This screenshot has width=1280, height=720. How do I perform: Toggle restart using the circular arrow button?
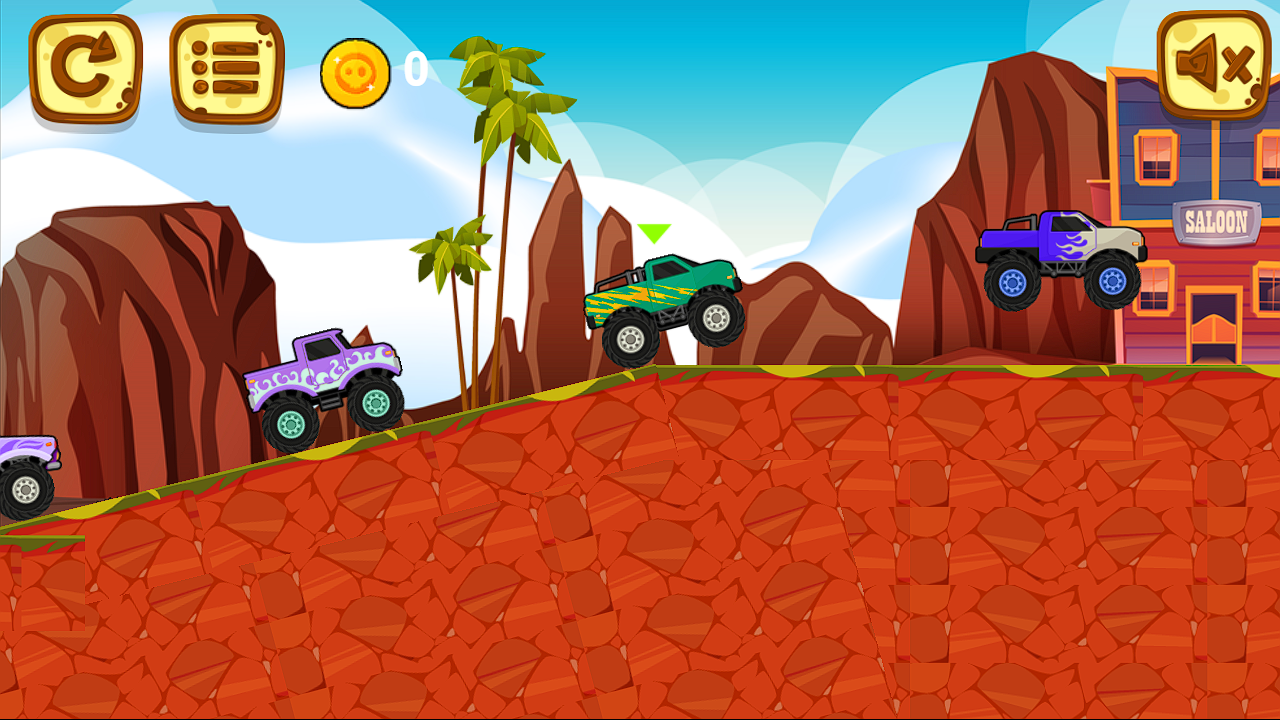tap(85, 70)
